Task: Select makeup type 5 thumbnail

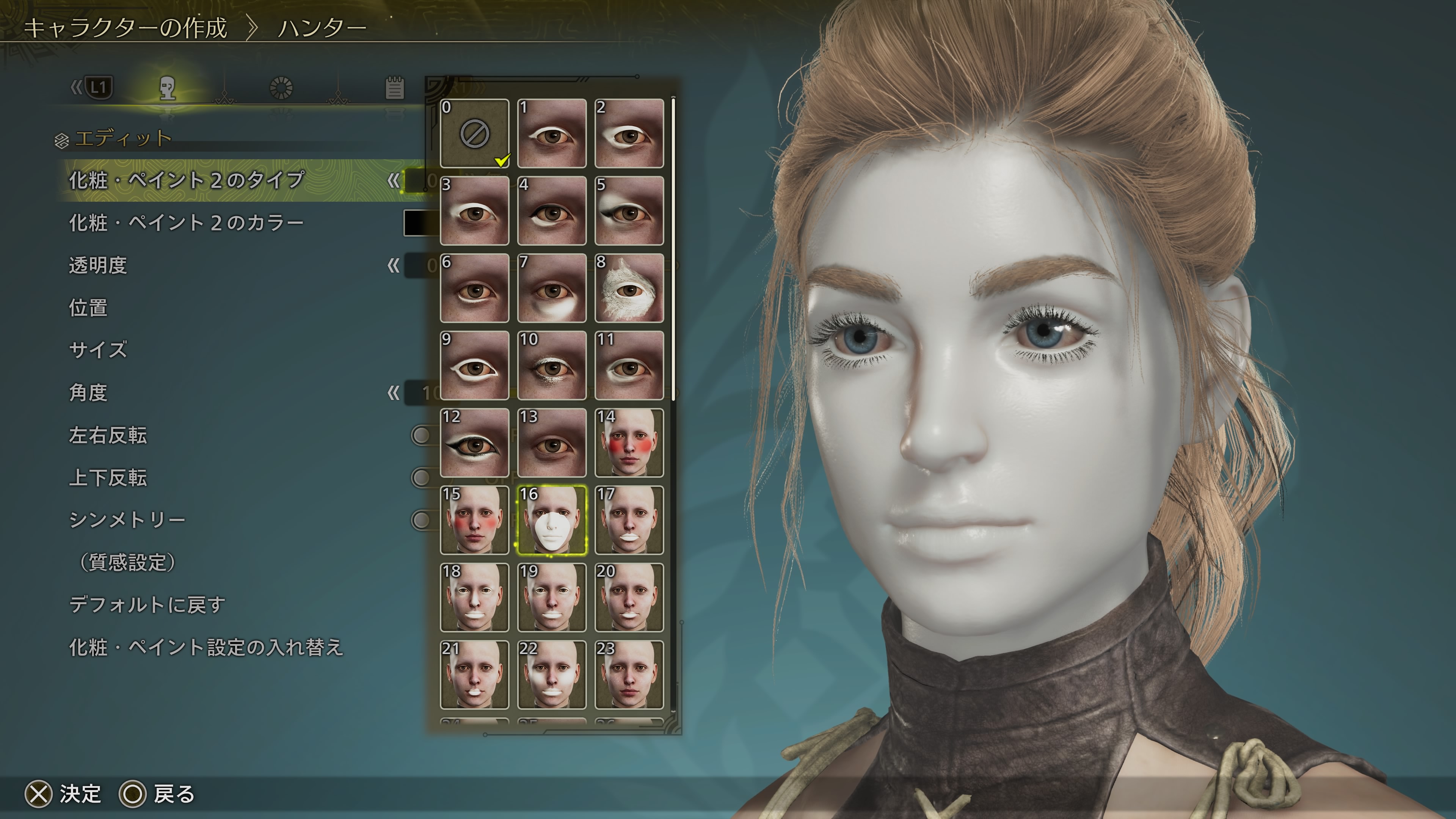Action: pos(629,211)
